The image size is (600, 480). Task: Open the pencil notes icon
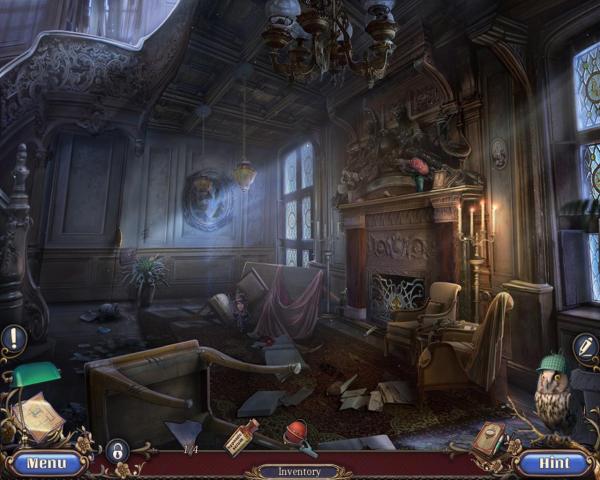585,347
